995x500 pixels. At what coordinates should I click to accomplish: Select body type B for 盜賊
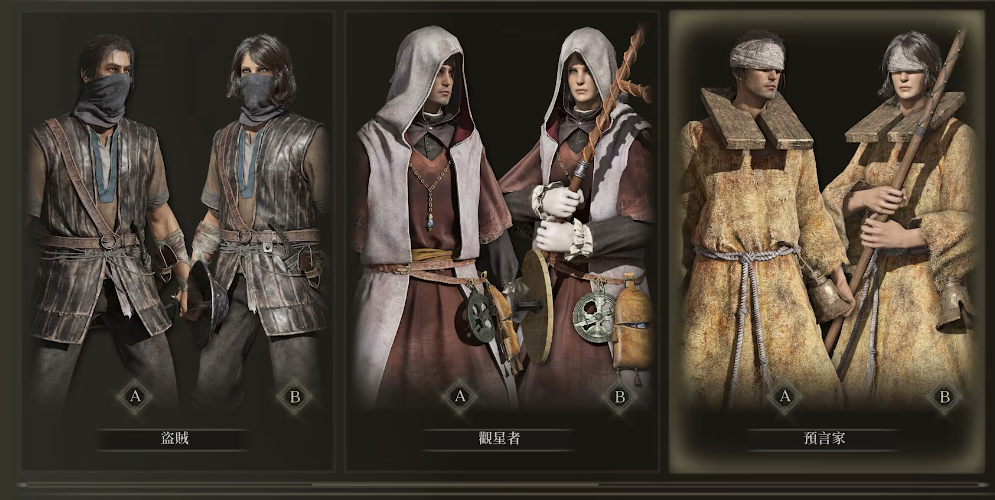pyautogui.click(x=295, y=398)
